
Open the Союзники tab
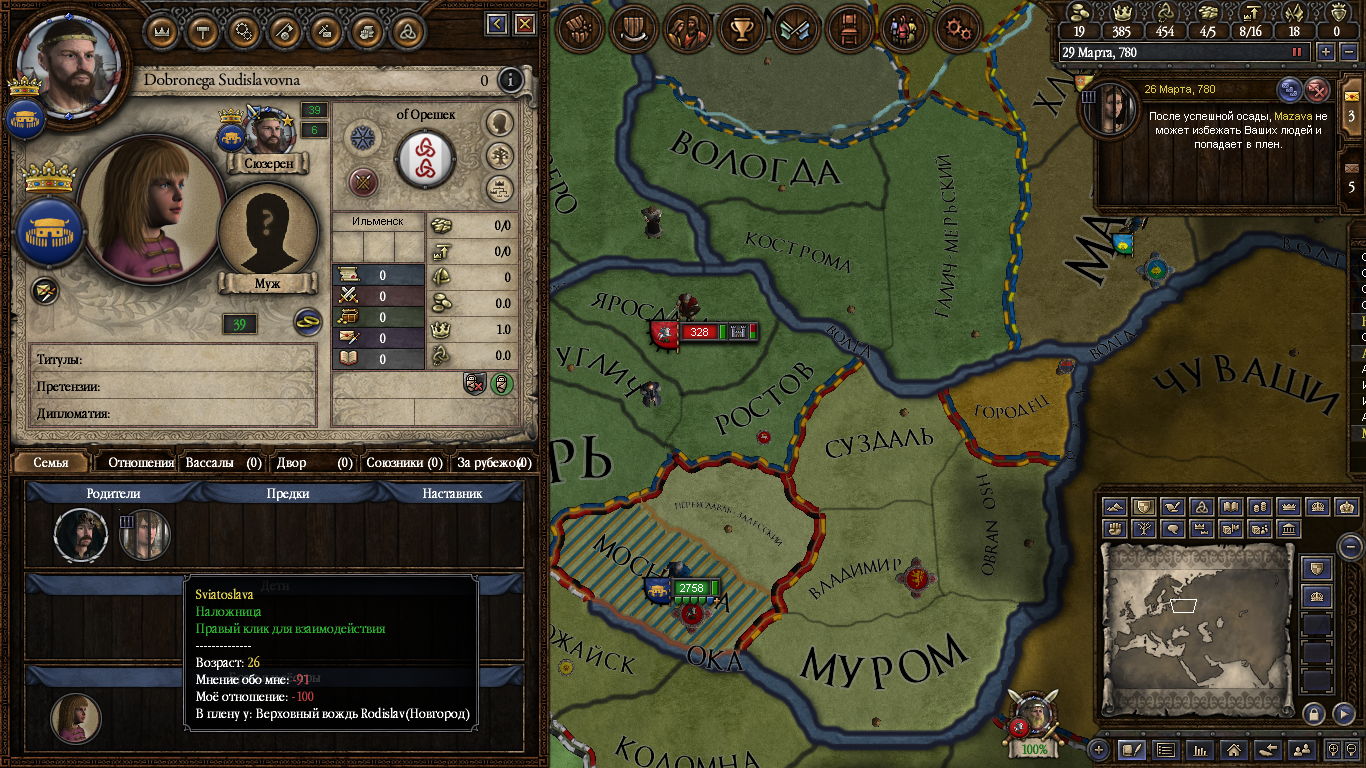click(x=403, y=463)
